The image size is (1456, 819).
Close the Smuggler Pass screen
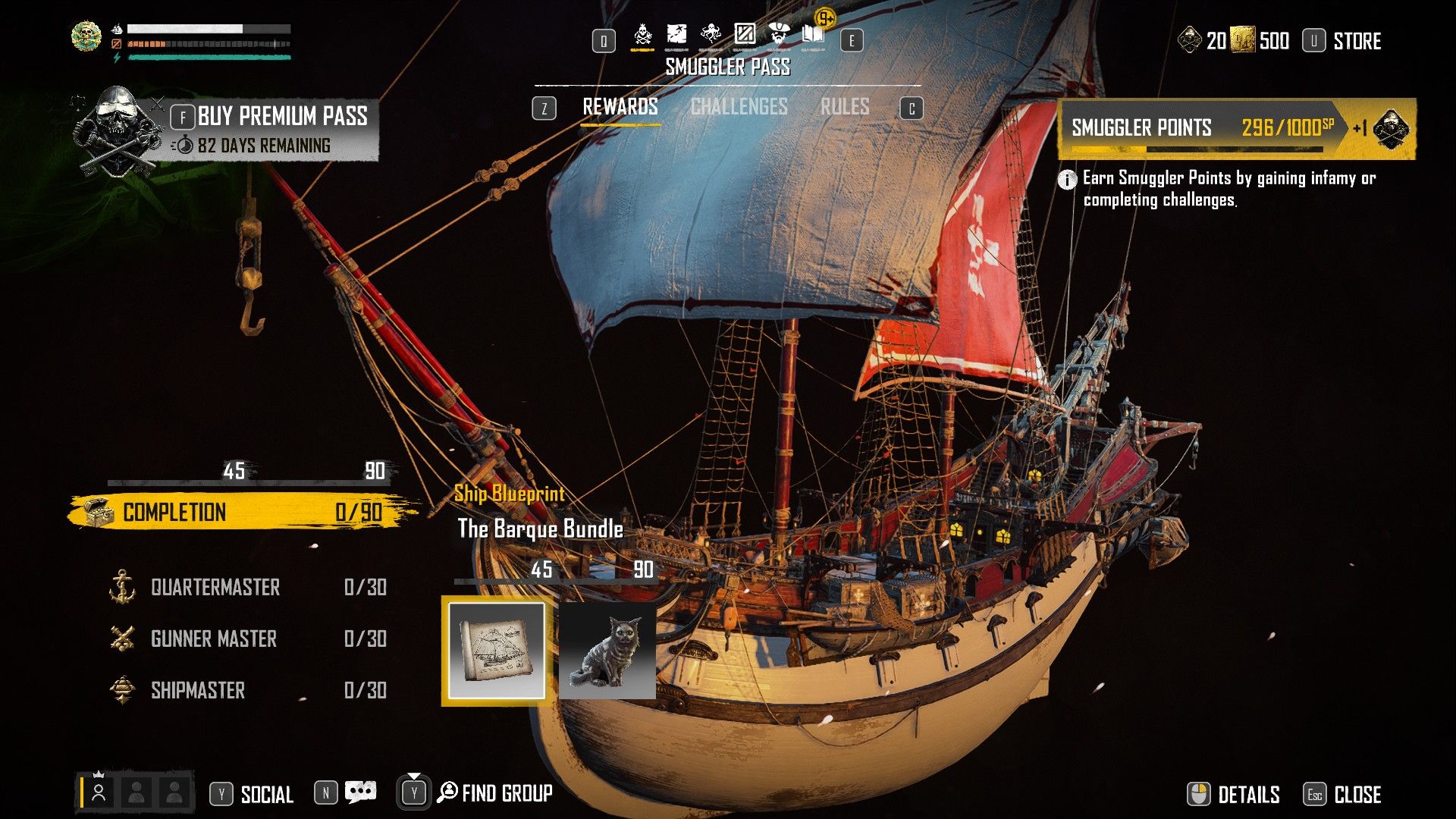click(x=1357, y=794)
